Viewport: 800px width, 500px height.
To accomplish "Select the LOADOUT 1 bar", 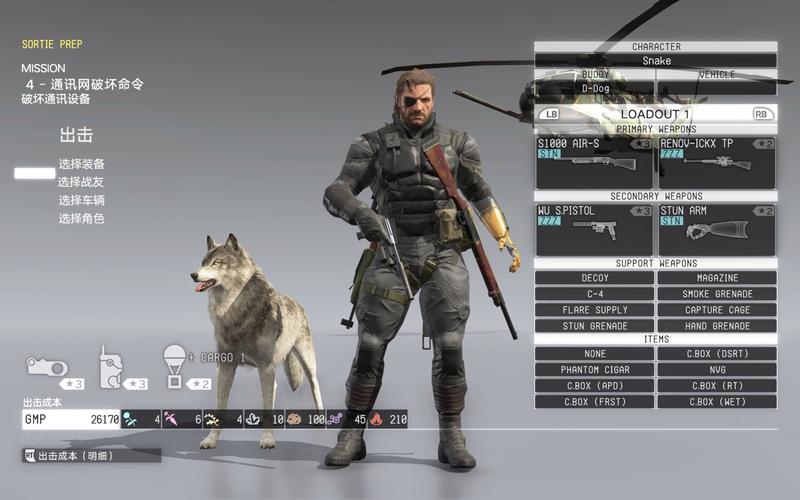I will click(656, 114).
